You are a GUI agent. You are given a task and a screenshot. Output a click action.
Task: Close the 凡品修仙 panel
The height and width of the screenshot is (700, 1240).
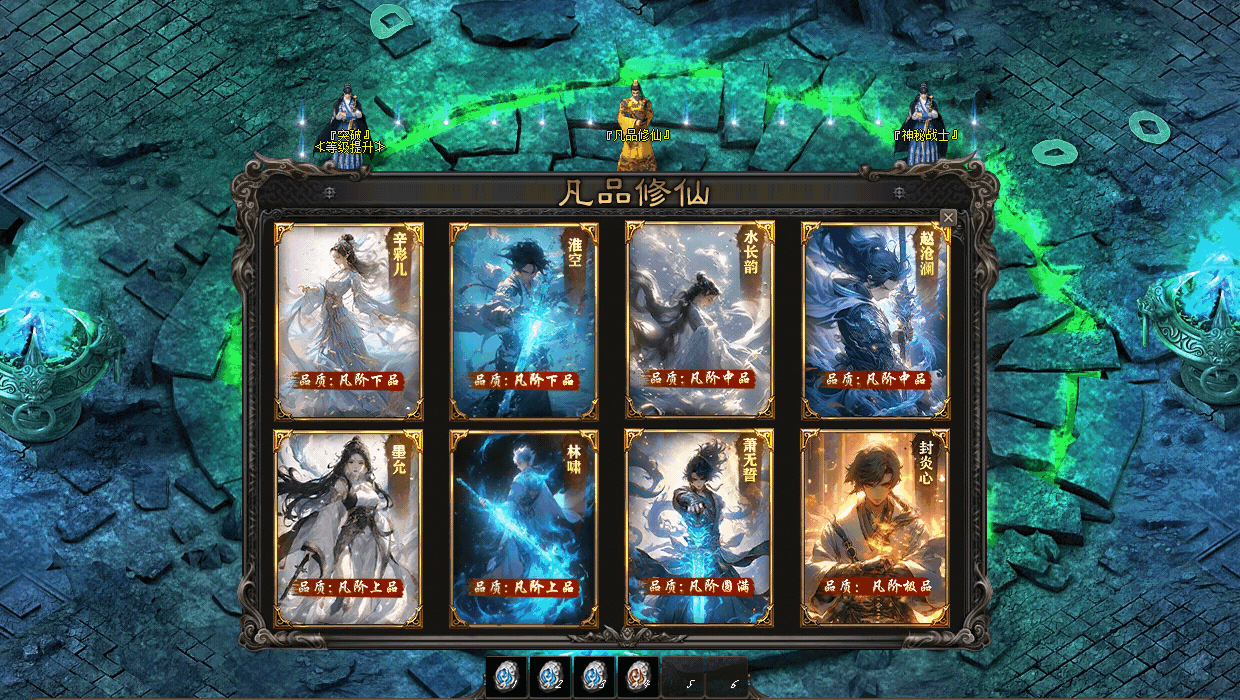click(x=948, y=217)
